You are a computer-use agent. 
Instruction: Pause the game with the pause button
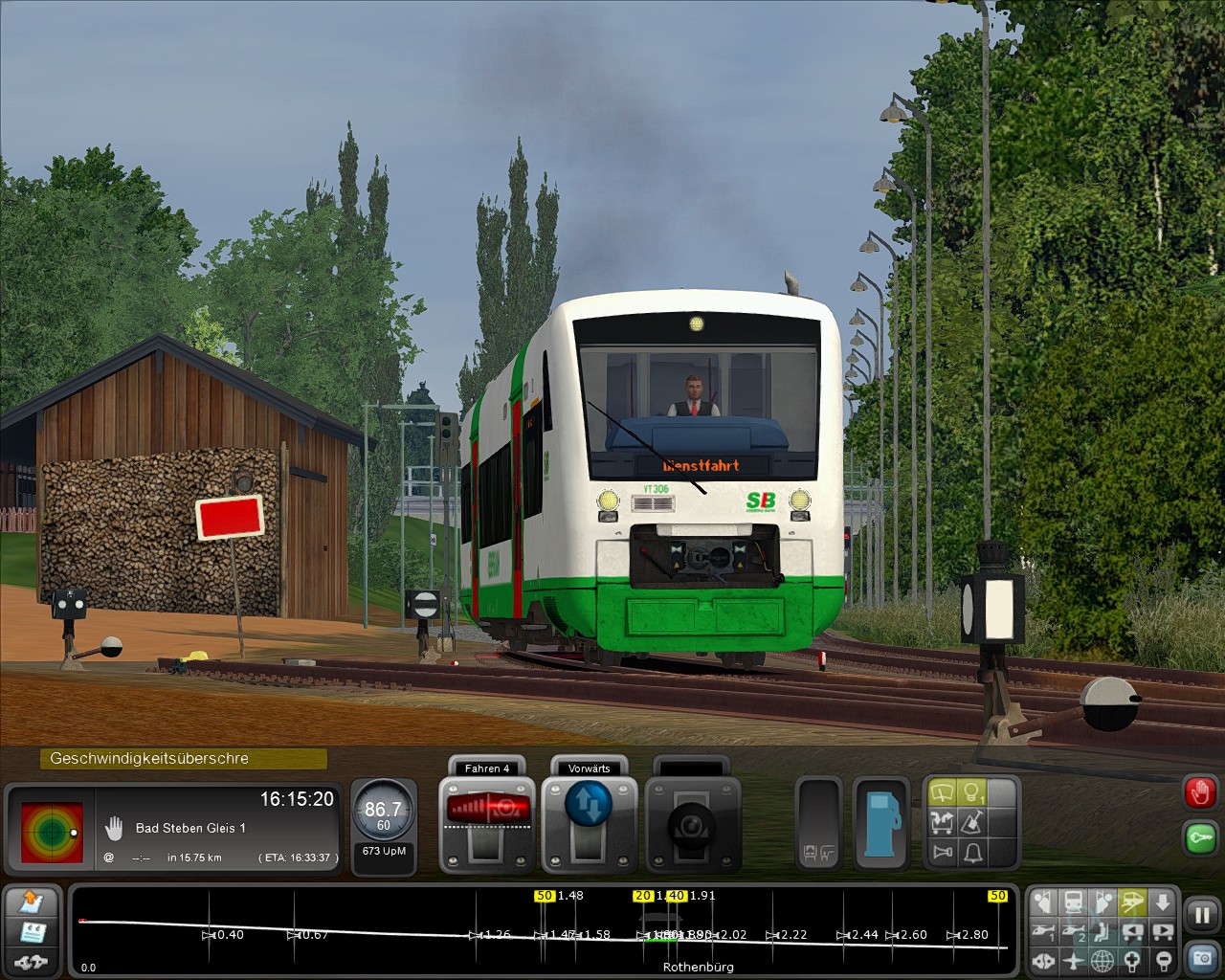1201,915
